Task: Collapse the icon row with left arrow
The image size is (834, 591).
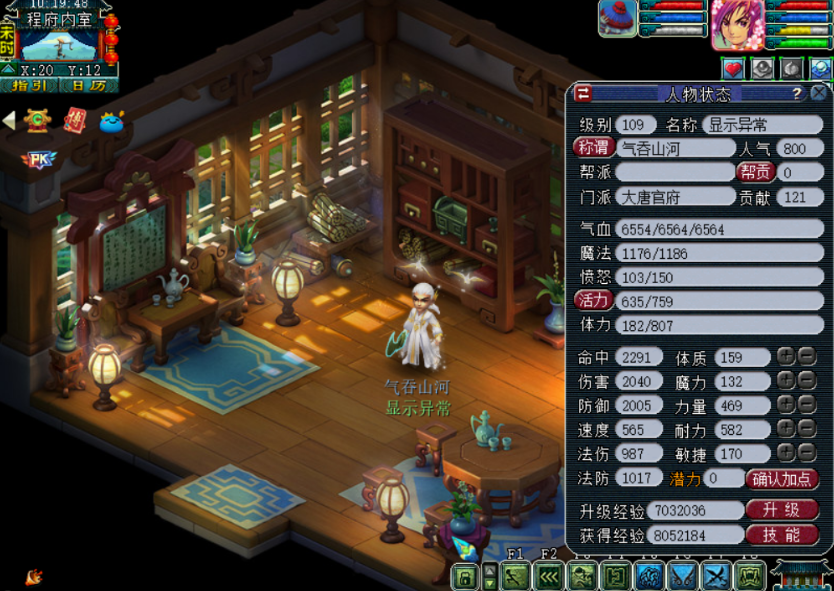Action: tap(9, 121)
